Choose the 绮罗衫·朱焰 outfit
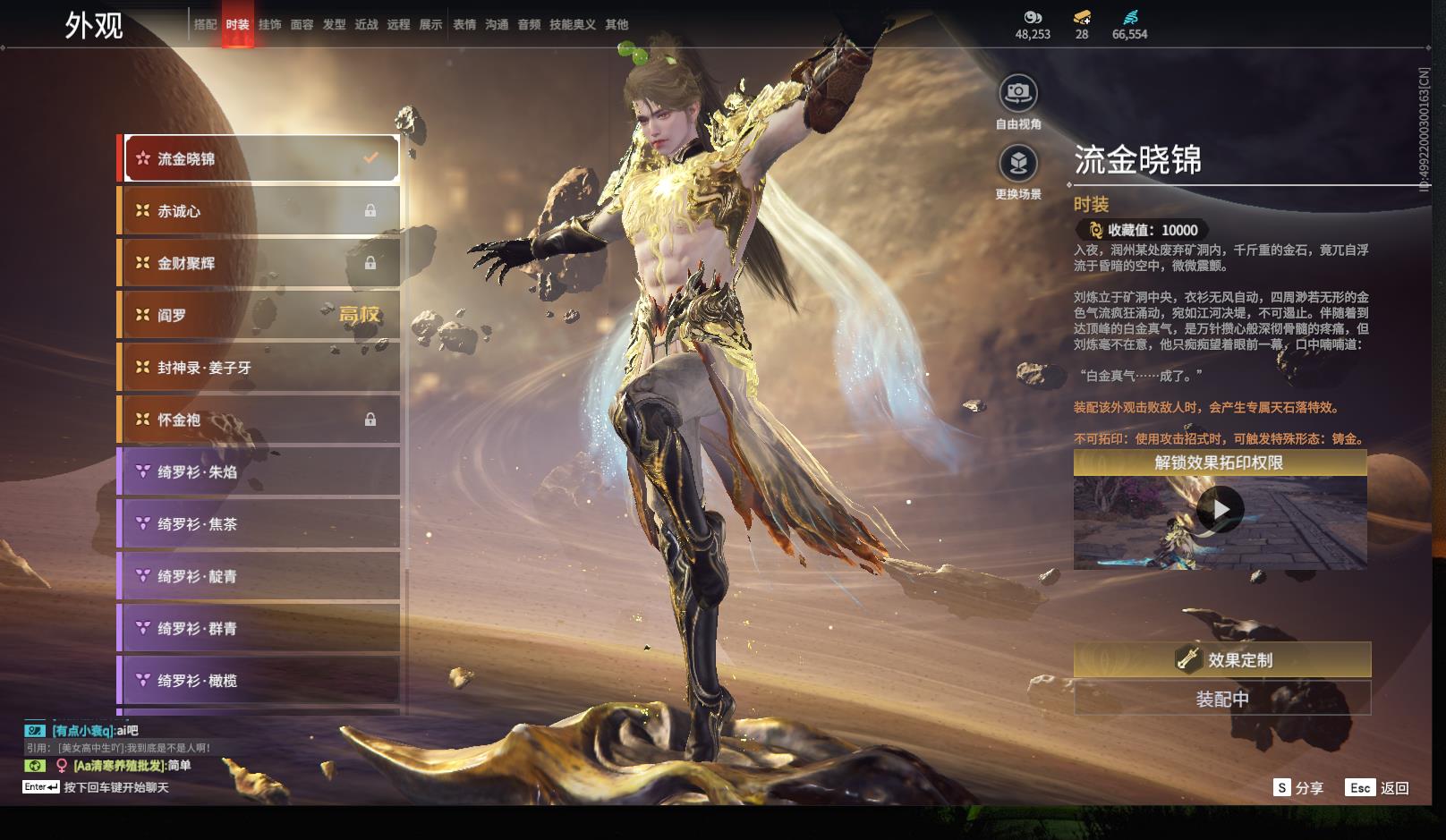This screenshot has height=840, width=1446. [x=259, y=471]
